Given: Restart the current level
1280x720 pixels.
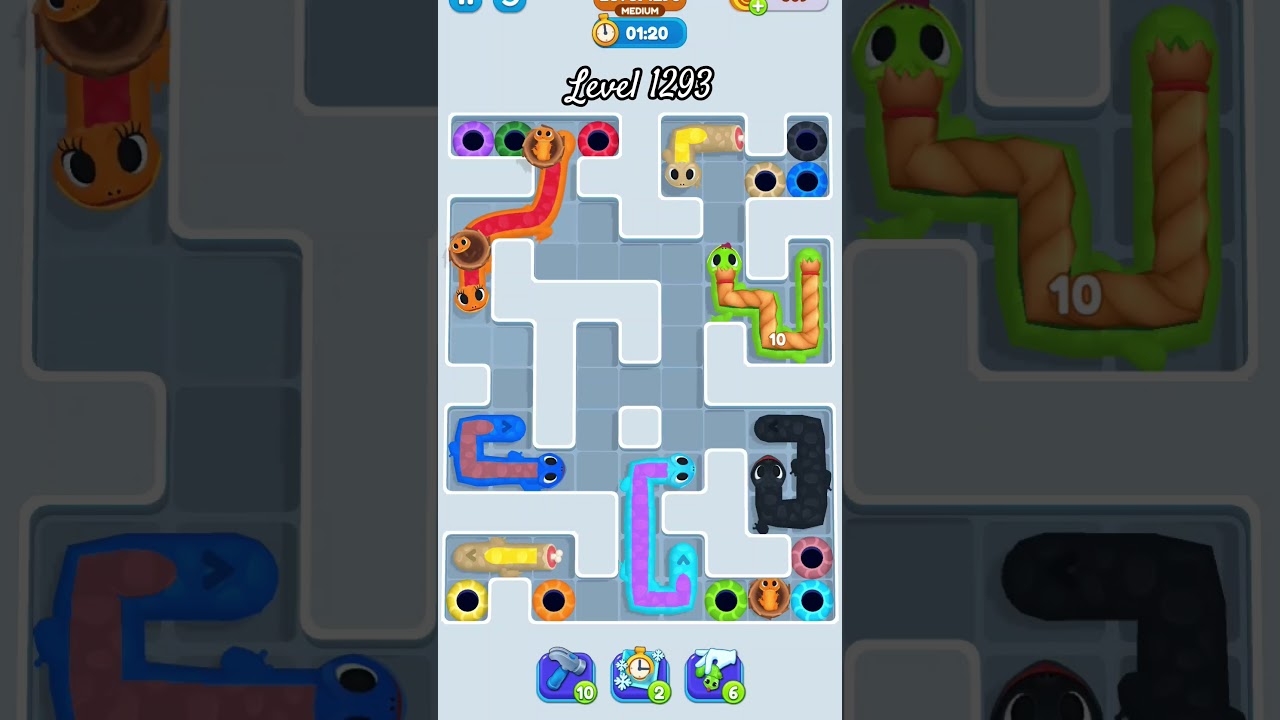Looking at the screenshot, I should click(x=508, y=5).
